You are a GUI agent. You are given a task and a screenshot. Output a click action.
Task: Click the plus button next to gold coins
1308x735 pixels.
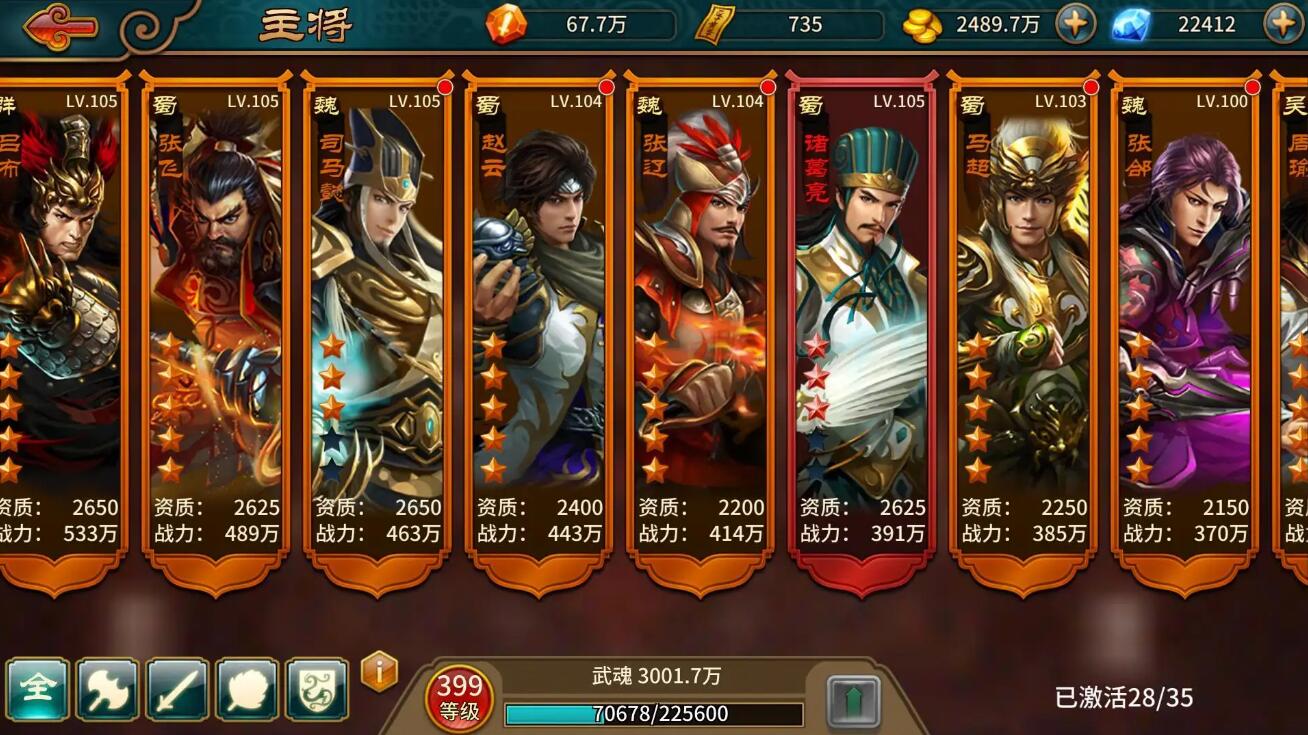1077,21
